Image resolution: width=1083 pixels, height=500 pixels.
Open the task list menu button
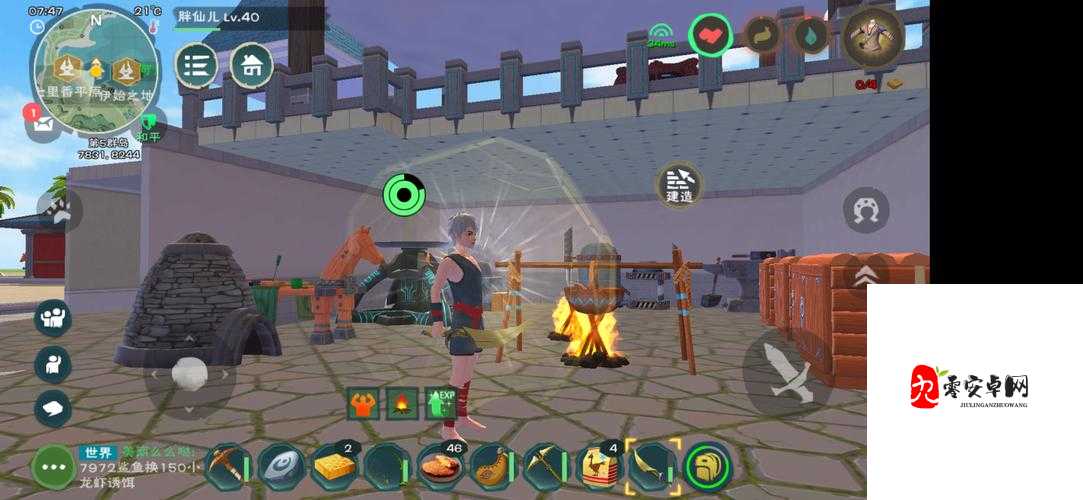tap(197, 66)
